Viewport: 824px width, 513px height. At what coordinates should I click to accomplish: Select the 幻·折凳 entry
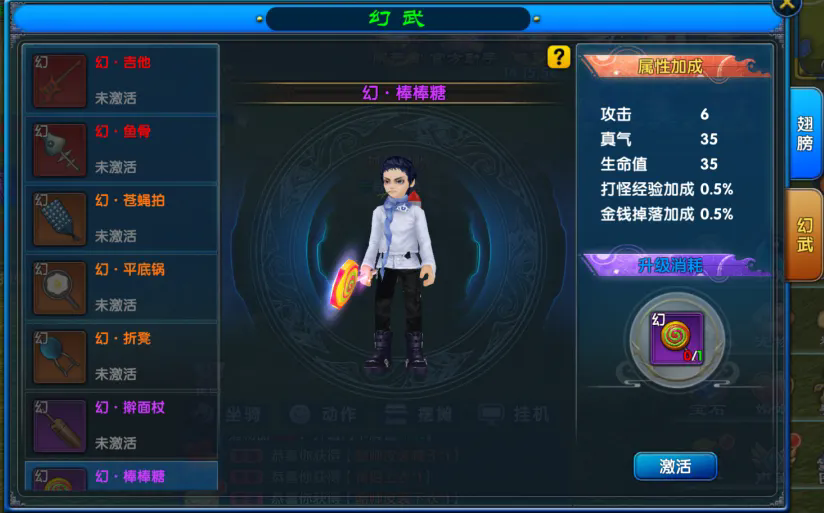point(122,356)
